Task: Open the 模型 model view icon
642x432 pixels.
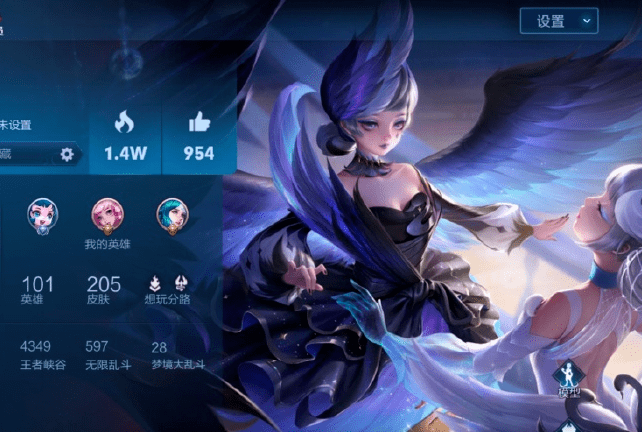Action: point(566,379)
